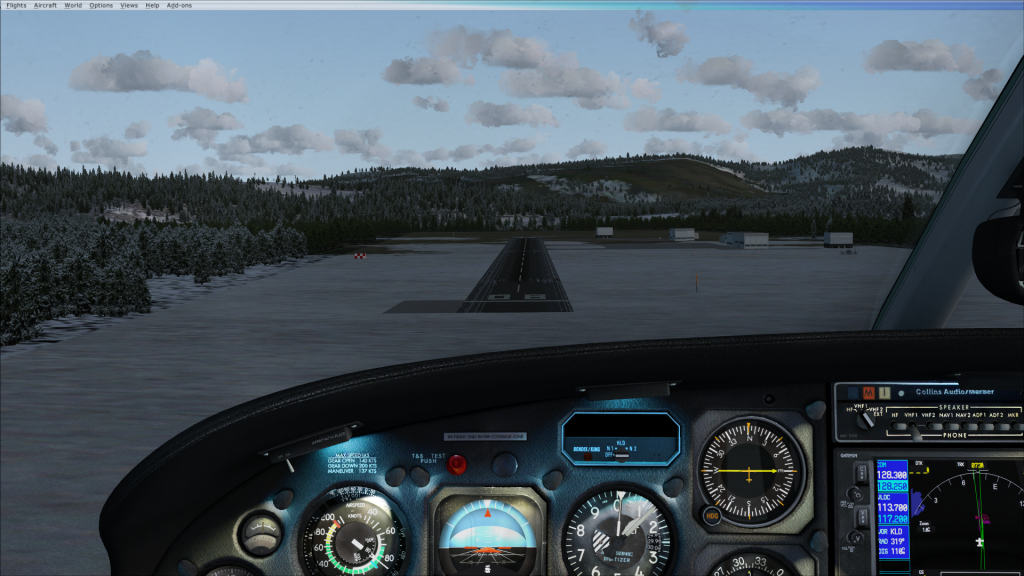
Task: Select the standby COM frequency 128.250
Action: (892, 484)
